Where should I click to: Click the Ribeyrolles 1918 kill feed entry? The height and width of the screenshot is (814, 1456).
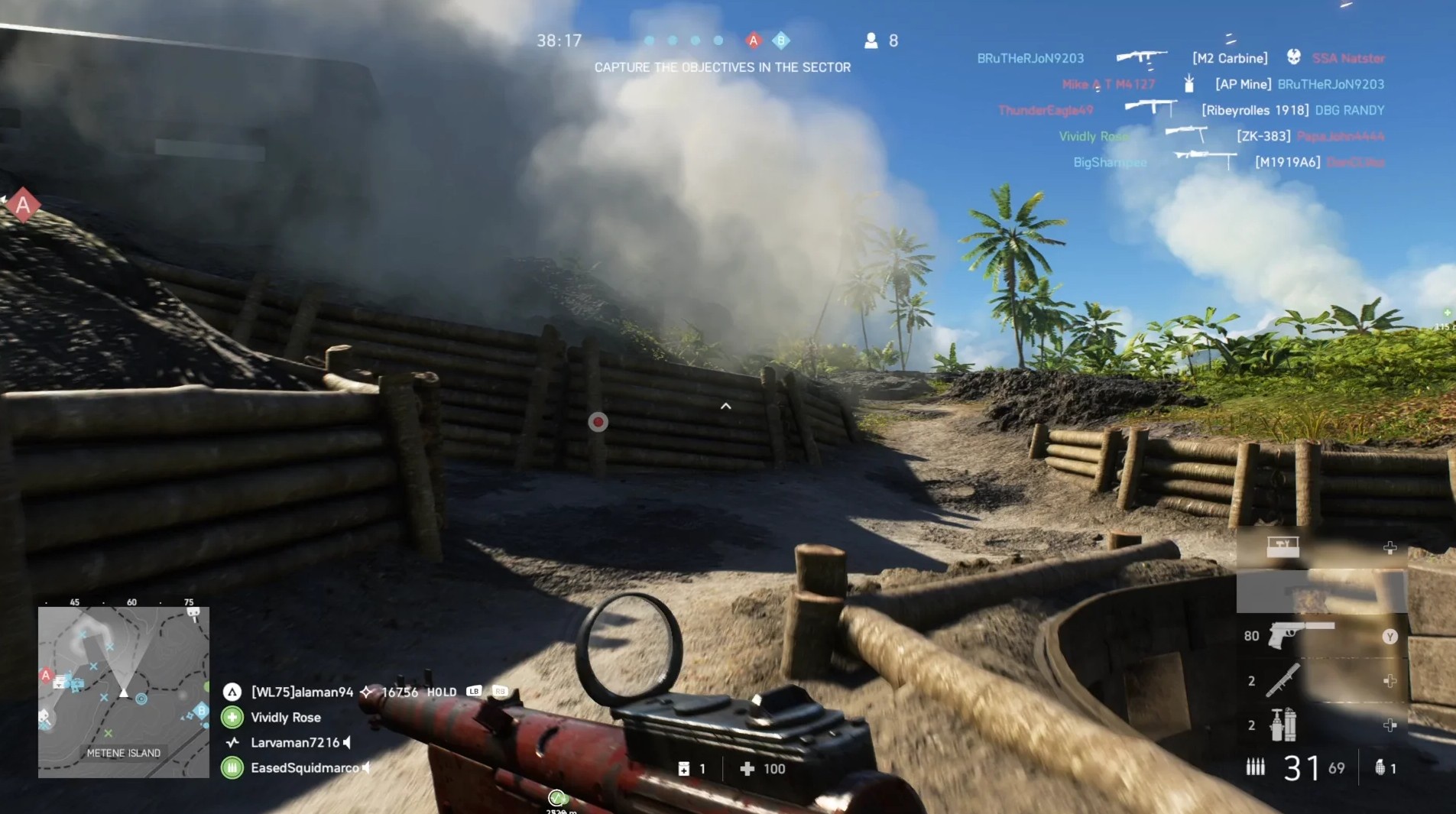point(1254,110)
